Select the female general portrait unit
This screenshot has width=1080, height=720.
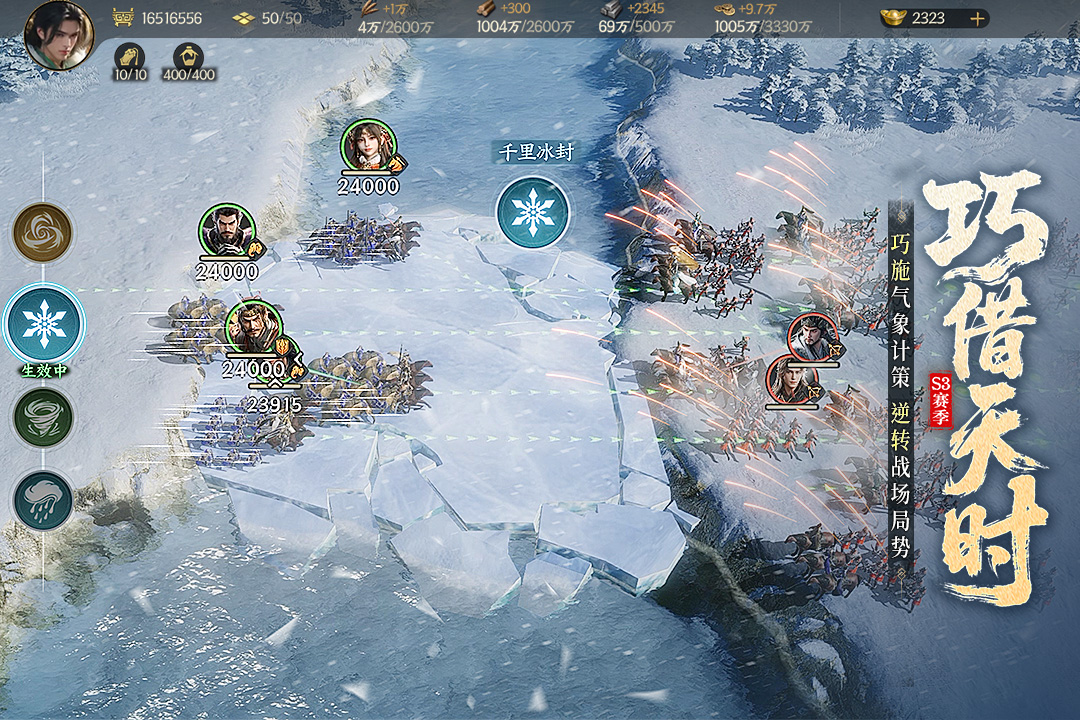coord(368,146)
